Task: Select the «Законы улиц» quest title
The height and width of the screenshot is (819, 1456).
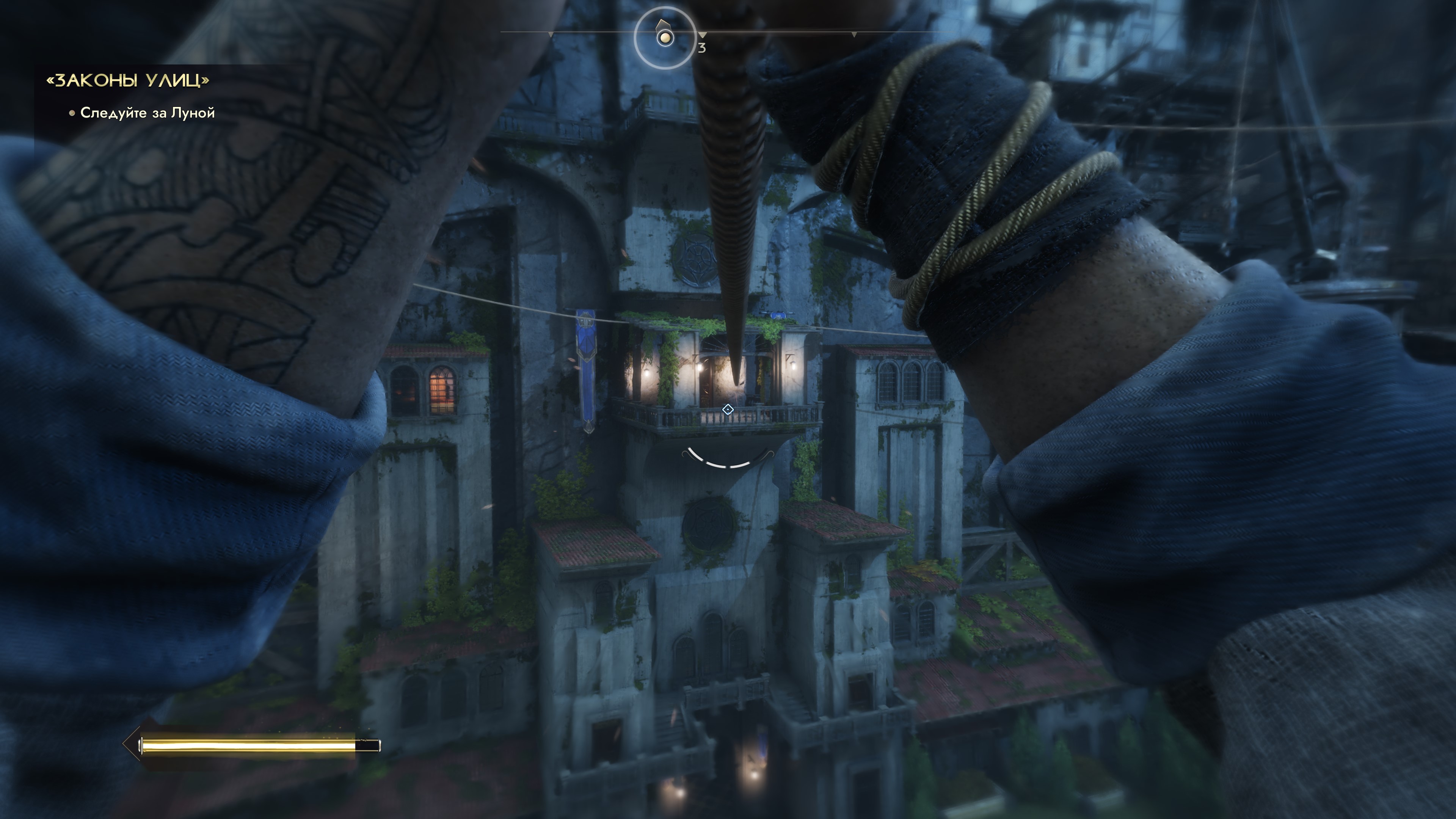Action: pos(128,81)
